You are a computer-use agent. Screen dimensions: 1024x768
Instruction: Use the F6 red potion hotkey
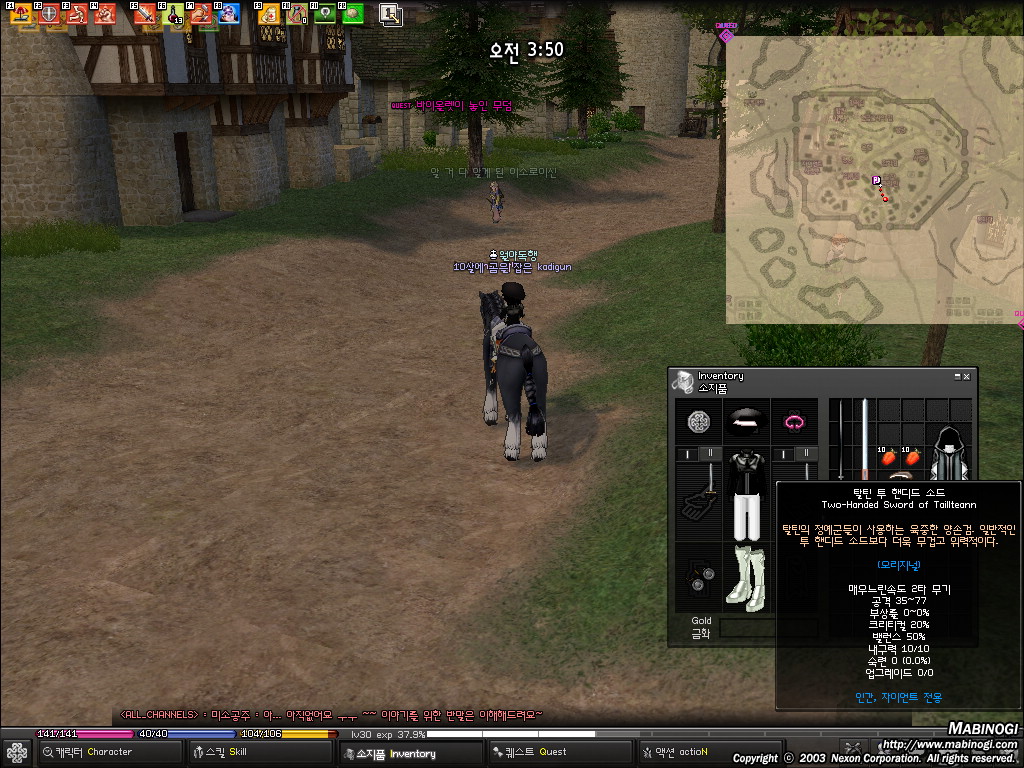coord(174,14)
